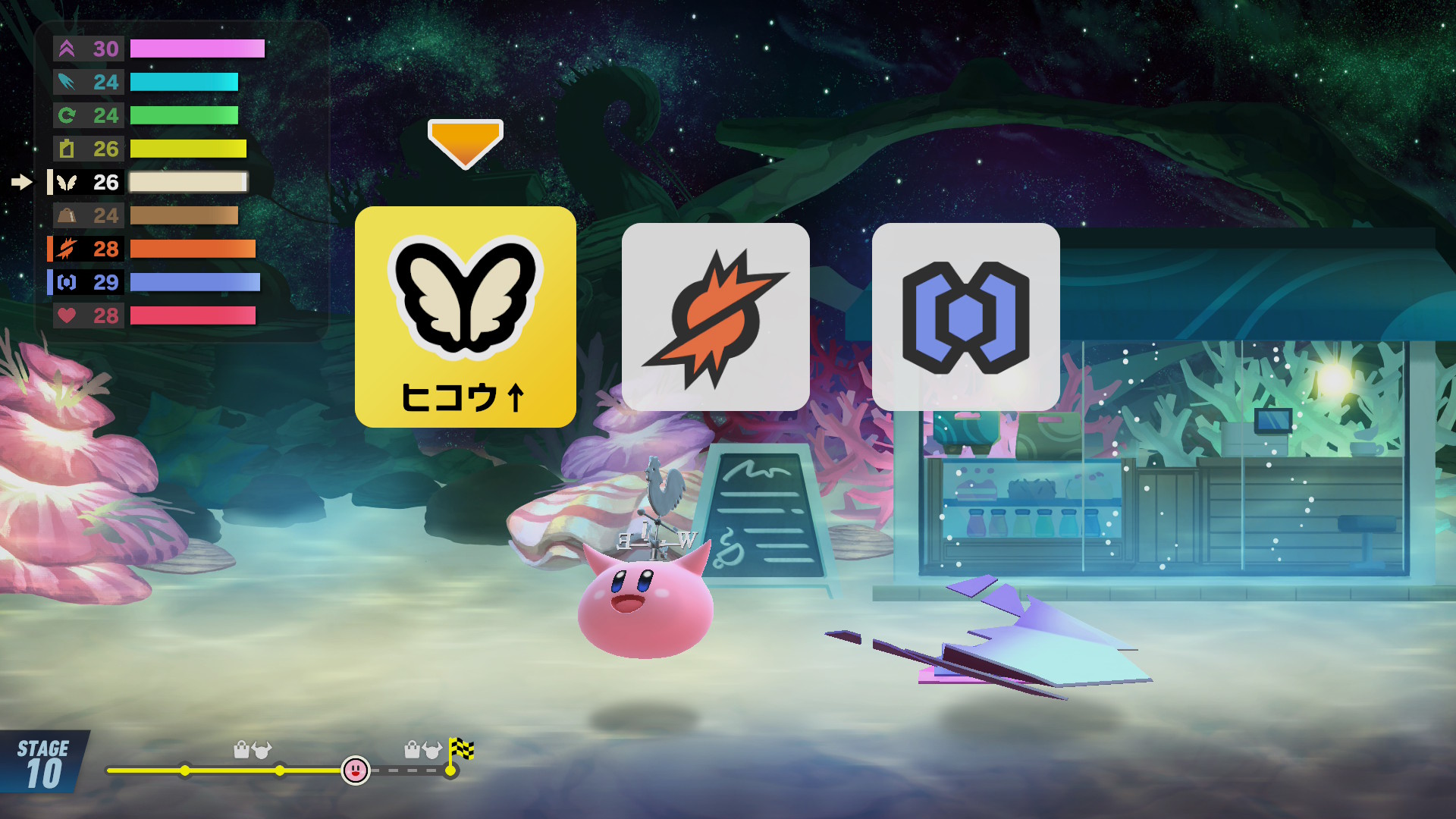This screenshot has height=819, width=1456.
Task: Pick the blue hexagon upgrade card
Action: [965, 316]
